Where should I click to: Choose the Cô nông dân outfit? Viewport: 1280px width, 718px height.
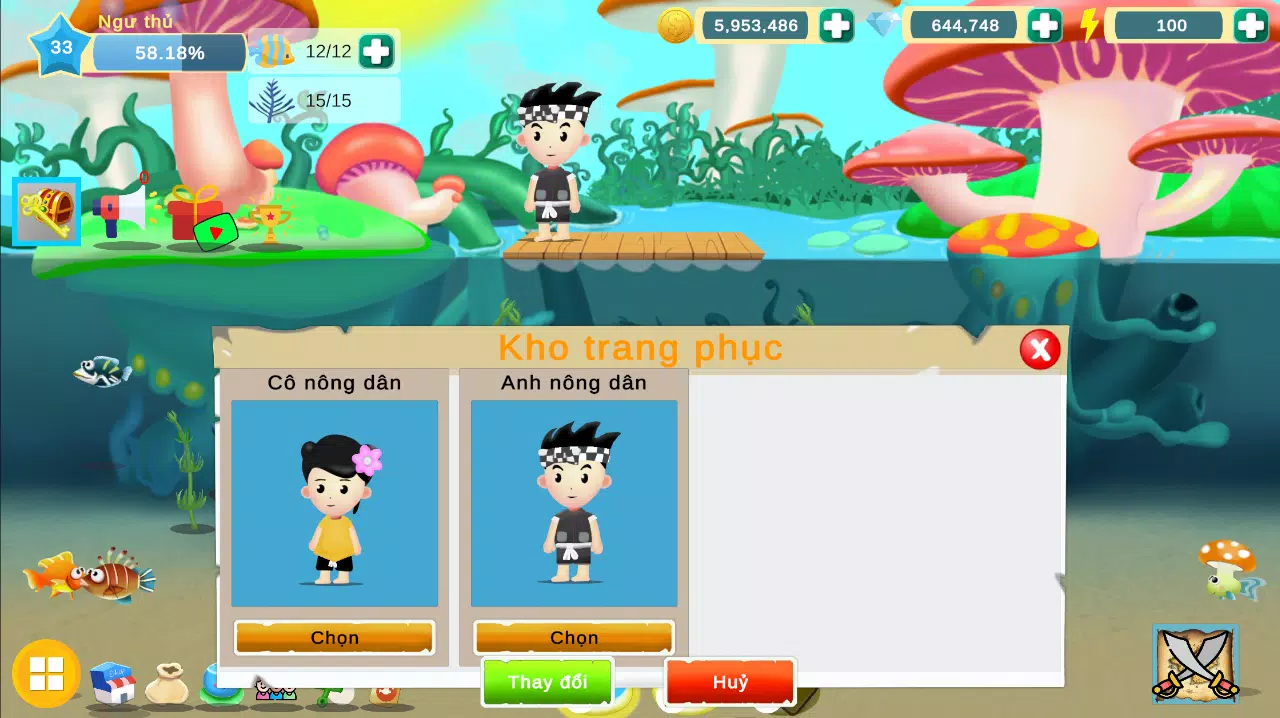click(x=334, y=637)
